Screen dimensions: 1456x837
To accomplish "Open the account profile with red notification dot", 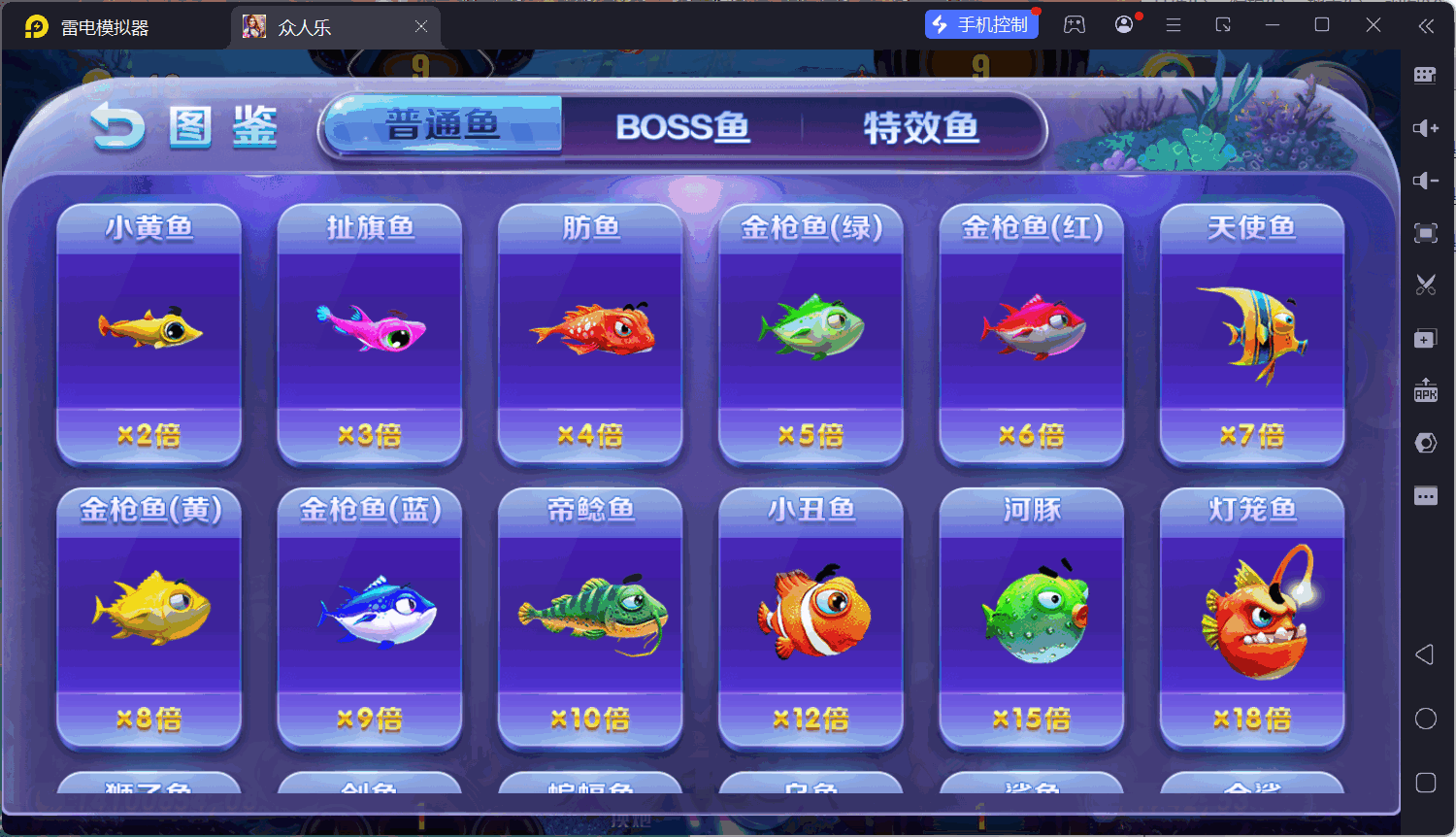I will 1124,25.
